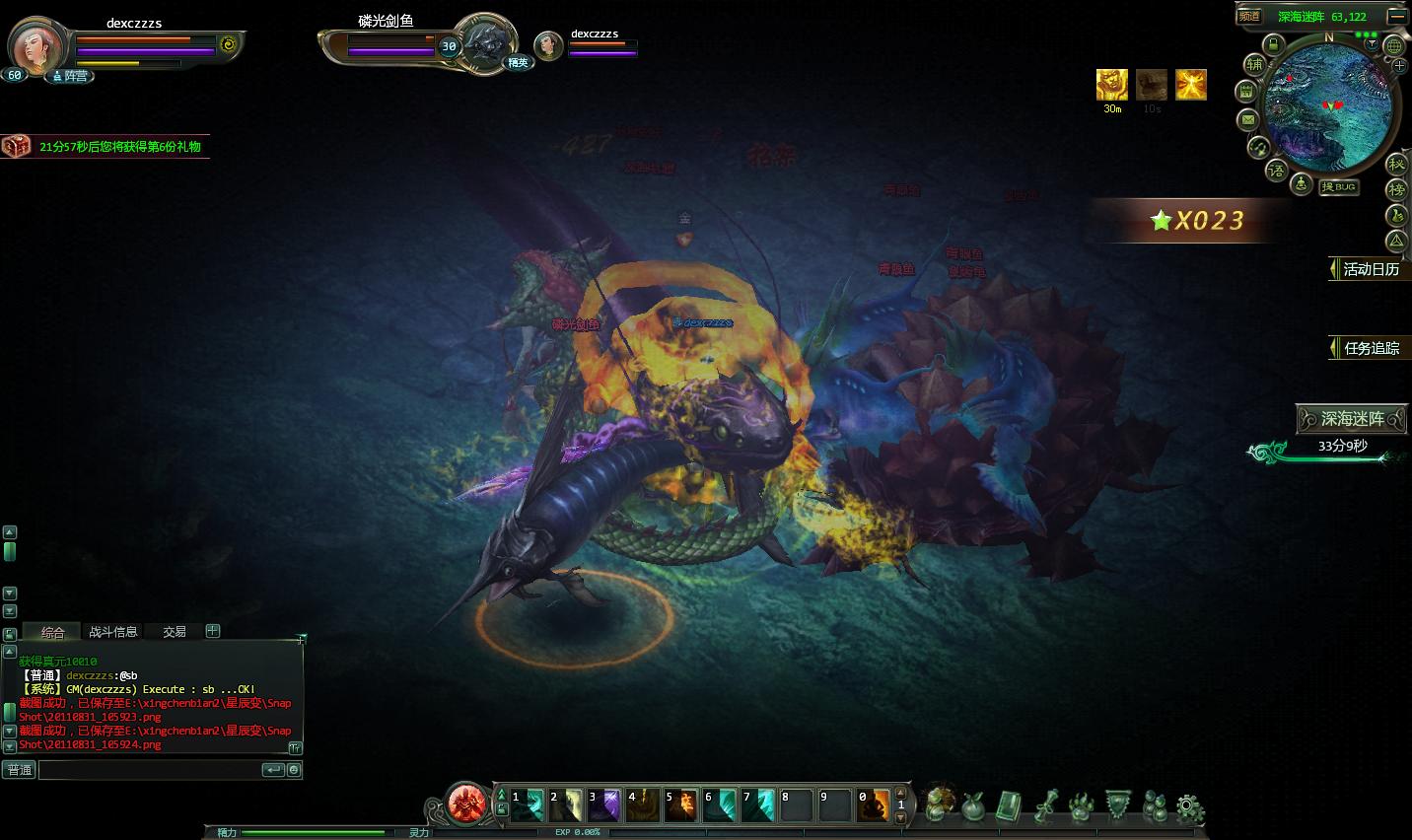
Task: Open the 榜 ranking button
Action: pyautogui.click(x=1396, y=189)
